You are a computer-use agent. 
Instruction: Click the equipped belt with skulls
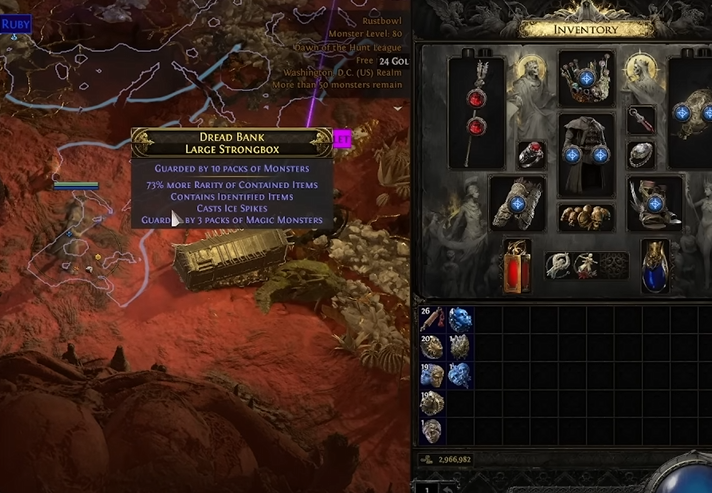586,217
